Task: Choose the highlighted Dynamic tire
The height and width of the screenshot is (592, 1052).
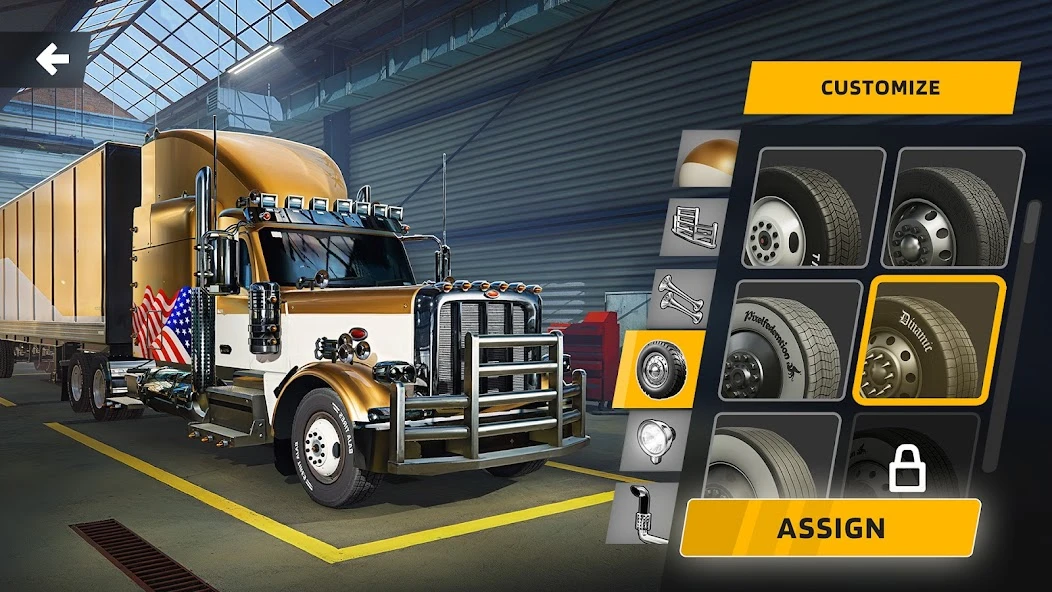Action: (929, 340)
